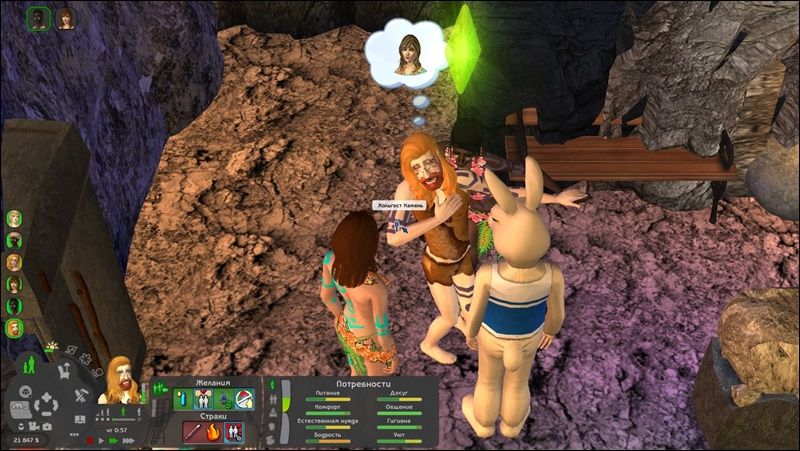Pause the game with the red button
The width and height of the screenshot is (800, 451).
90,439
